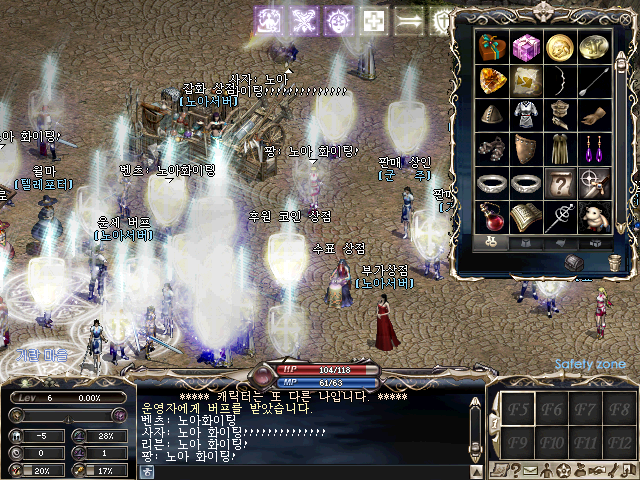
Task: Open the treasure chest button below inventory
Action: click(574, 262)
